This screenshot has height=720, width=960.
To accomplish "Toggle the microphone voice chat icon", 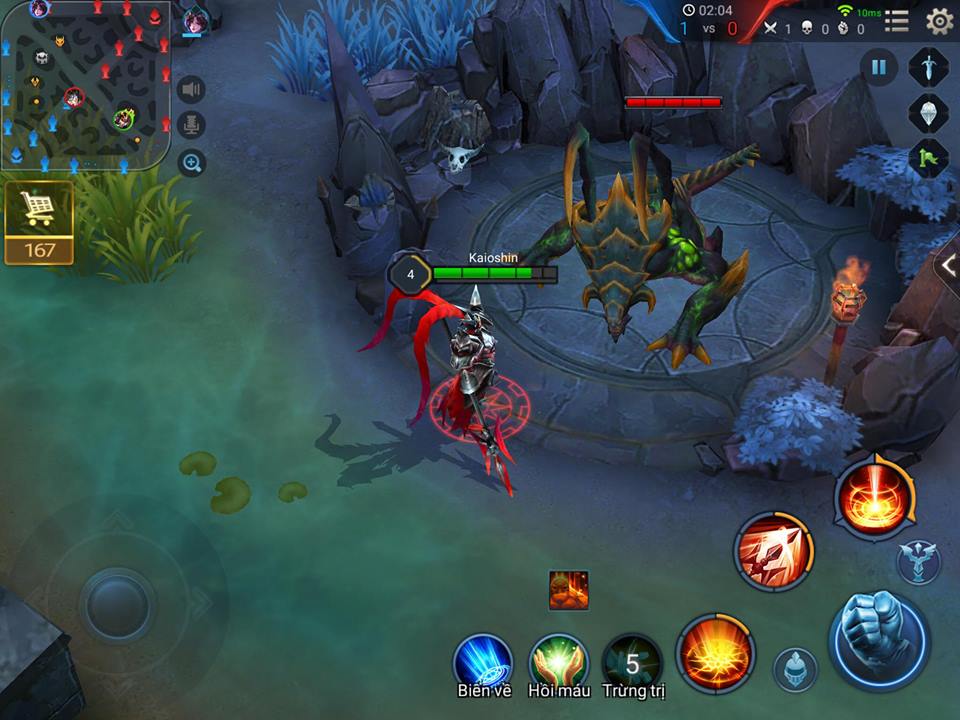I will pos(192,126).
